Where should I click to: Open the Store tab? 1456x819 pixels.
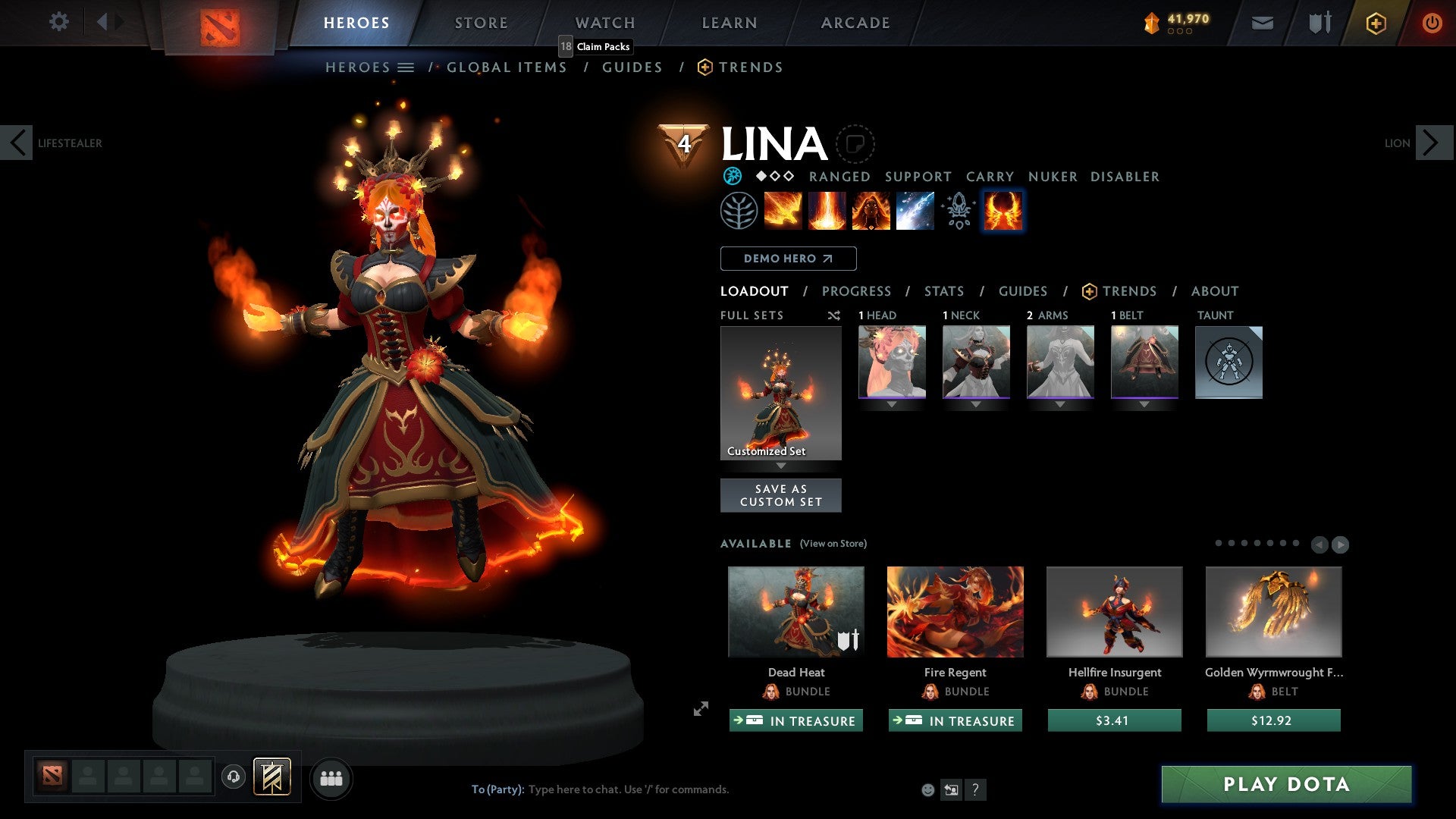click(x=482, y=23)
